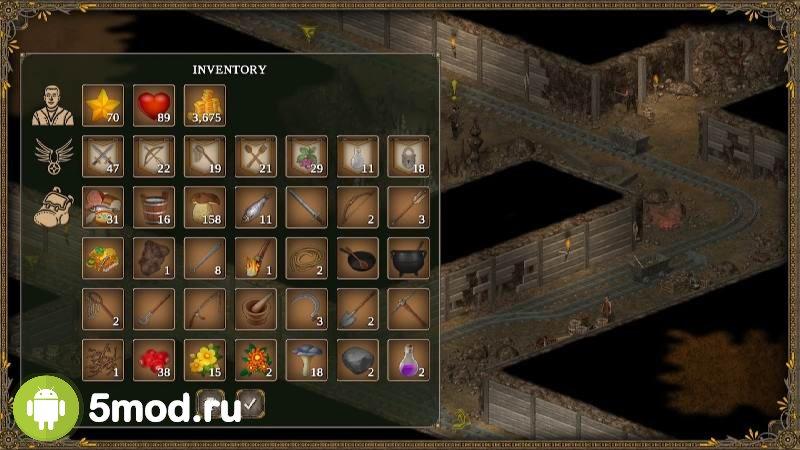800x450 pixels.
Task: Click the gold coins stack
Action: tap(204, 105)
